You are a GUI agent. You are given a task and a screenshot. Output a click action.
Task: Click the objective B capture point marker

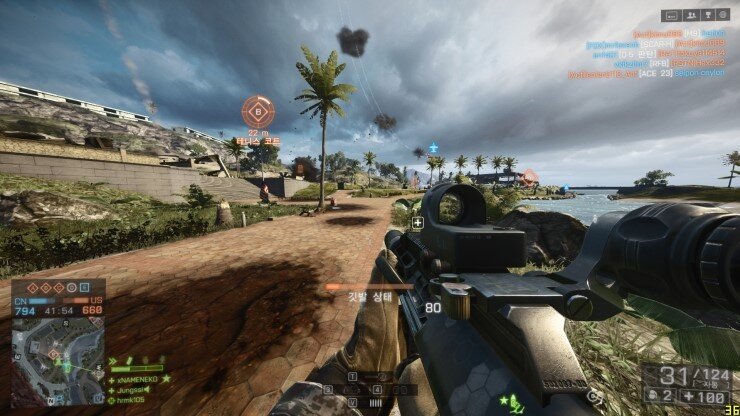[x=258, y=110]
